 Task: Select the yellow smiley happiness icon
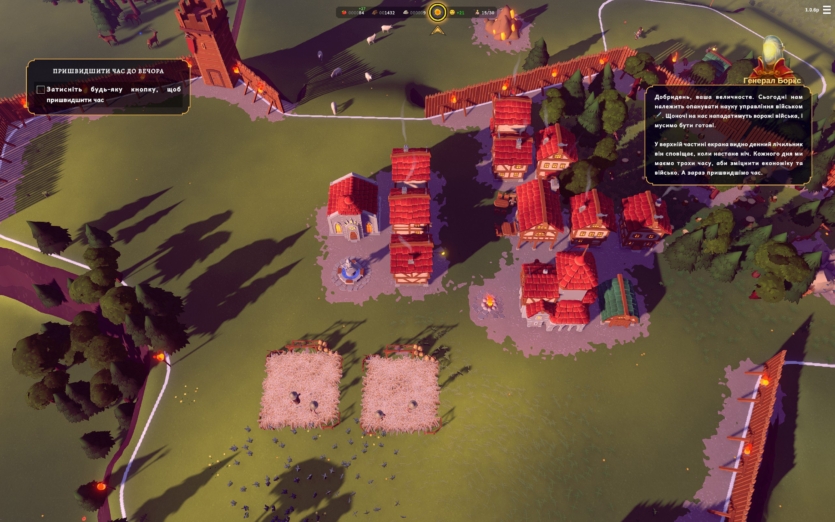[451, 13]
